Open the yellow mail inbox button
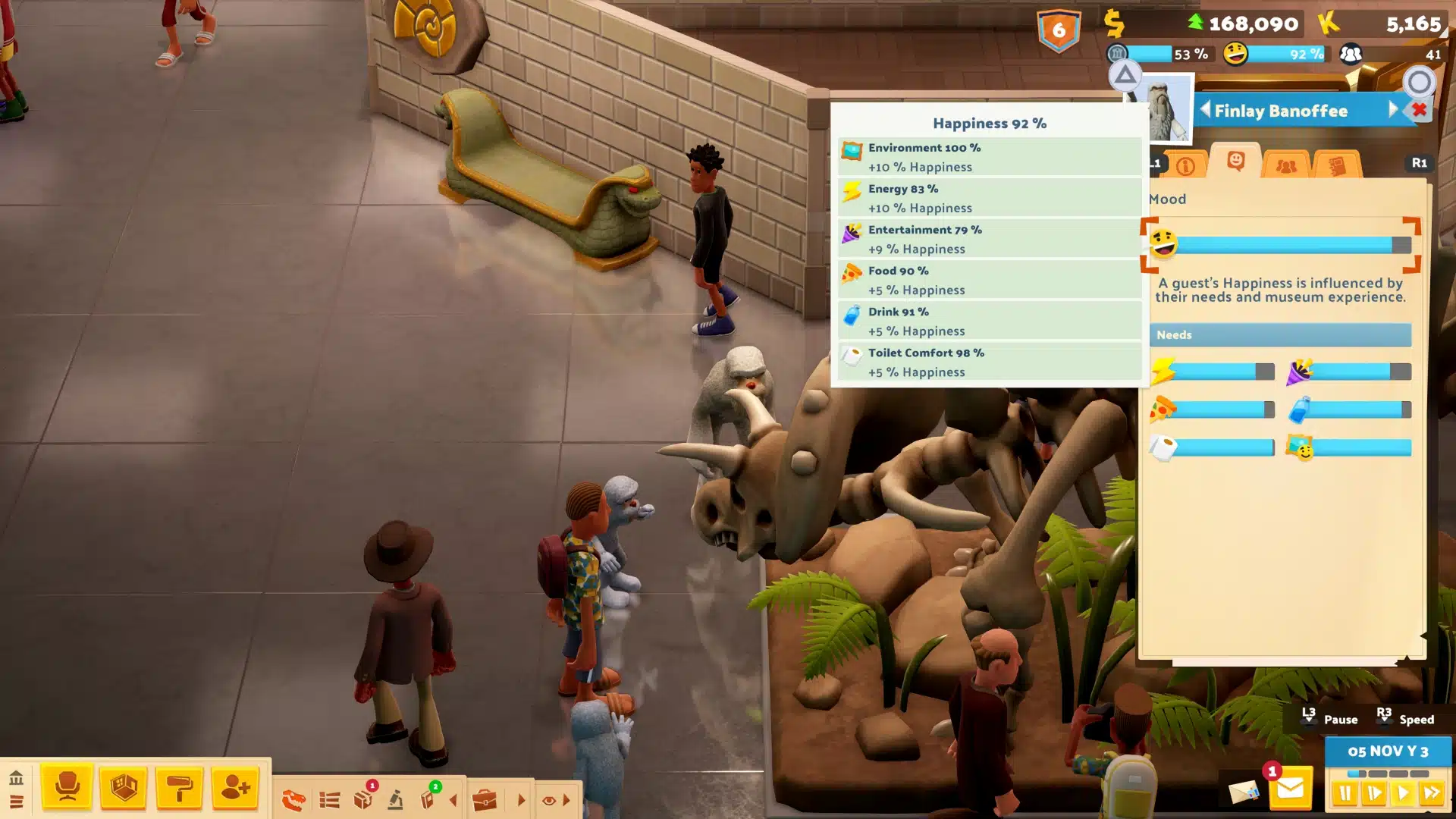1456x819 pixels. point(1290,790)
